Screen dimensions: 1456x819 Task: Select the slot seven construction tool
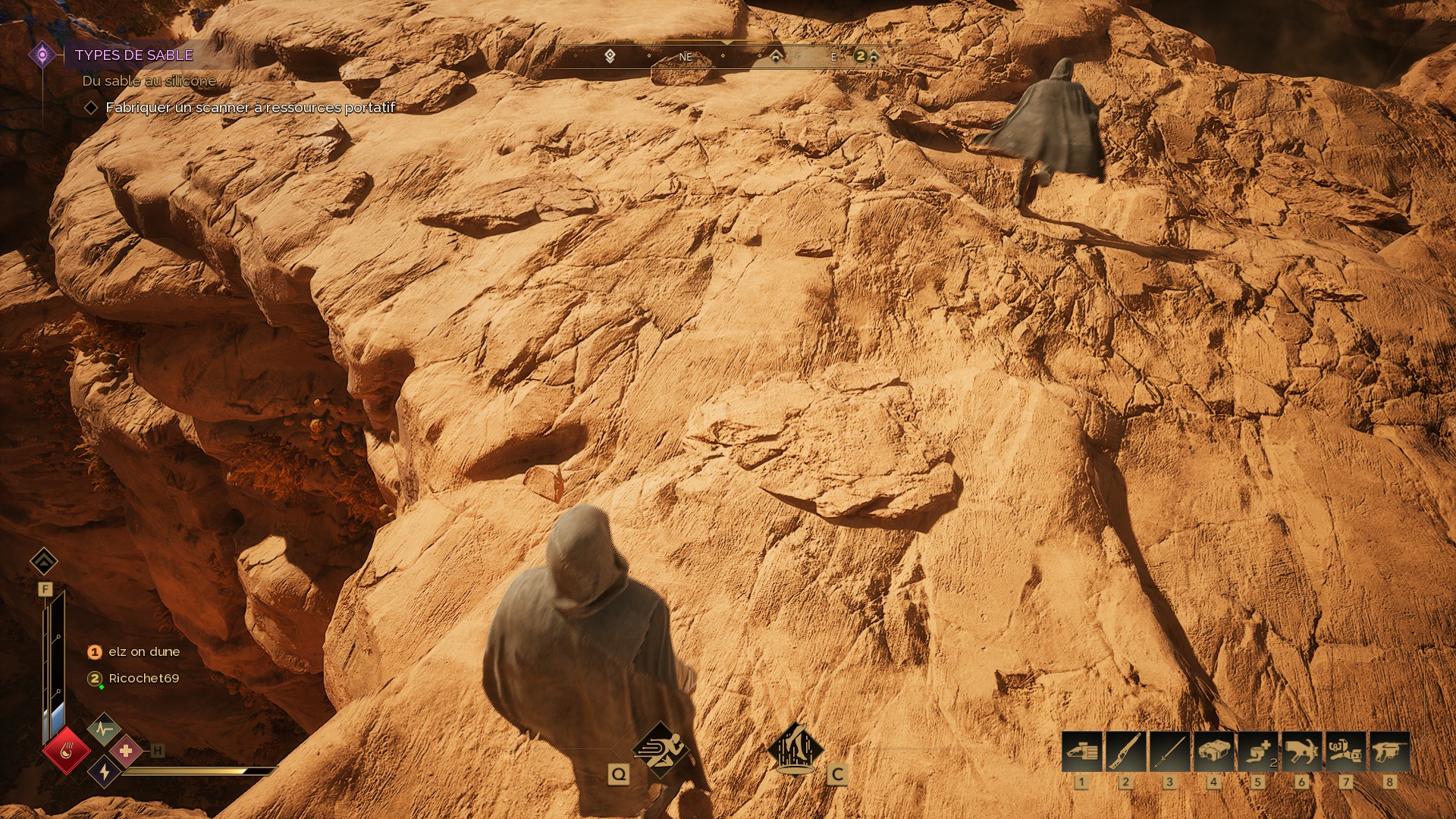(1345, 752)
